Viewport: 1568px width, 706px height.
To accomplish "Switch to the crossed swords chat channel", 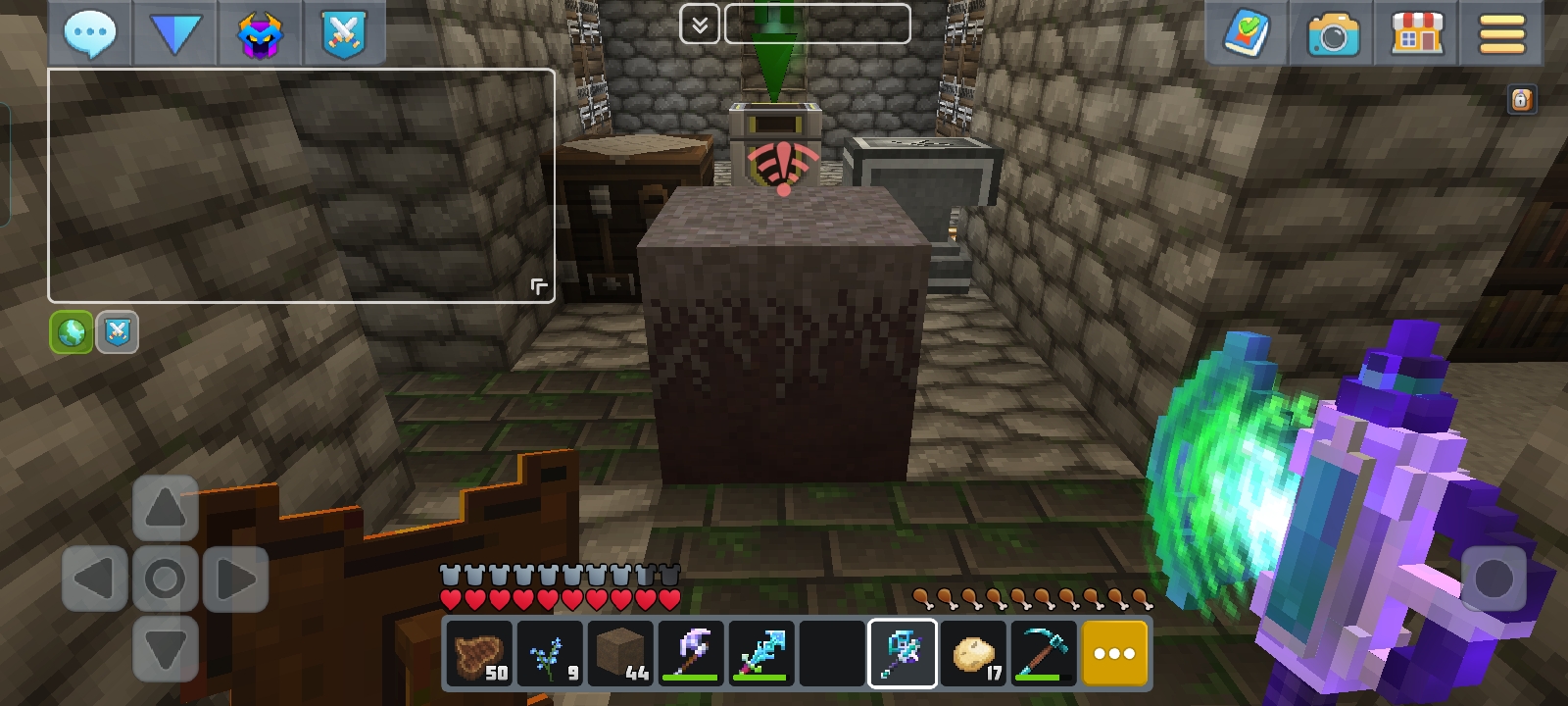I will point(118,332).
